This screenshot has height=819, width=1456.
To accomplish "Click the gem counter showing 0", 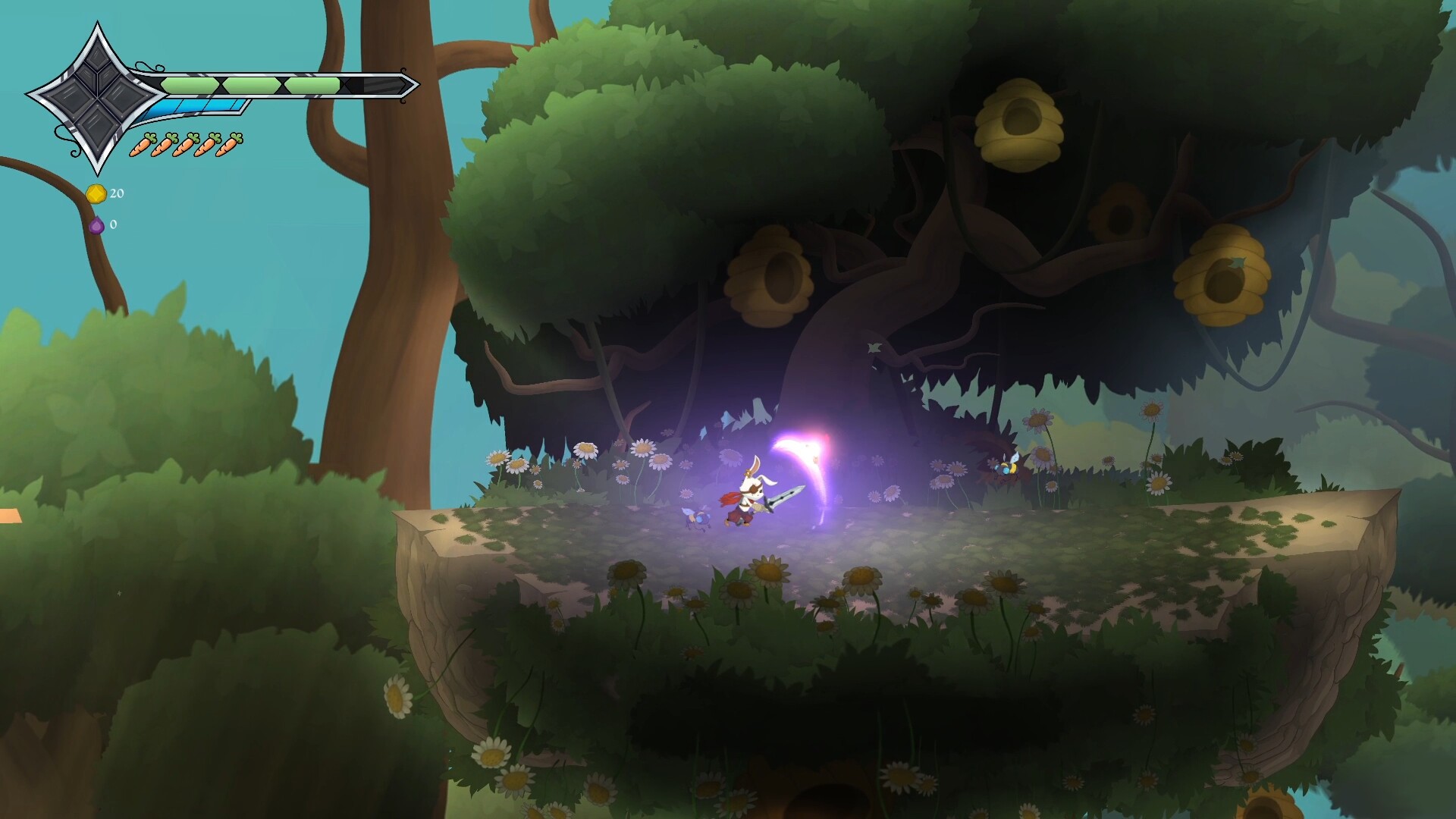I will point(112,224).
